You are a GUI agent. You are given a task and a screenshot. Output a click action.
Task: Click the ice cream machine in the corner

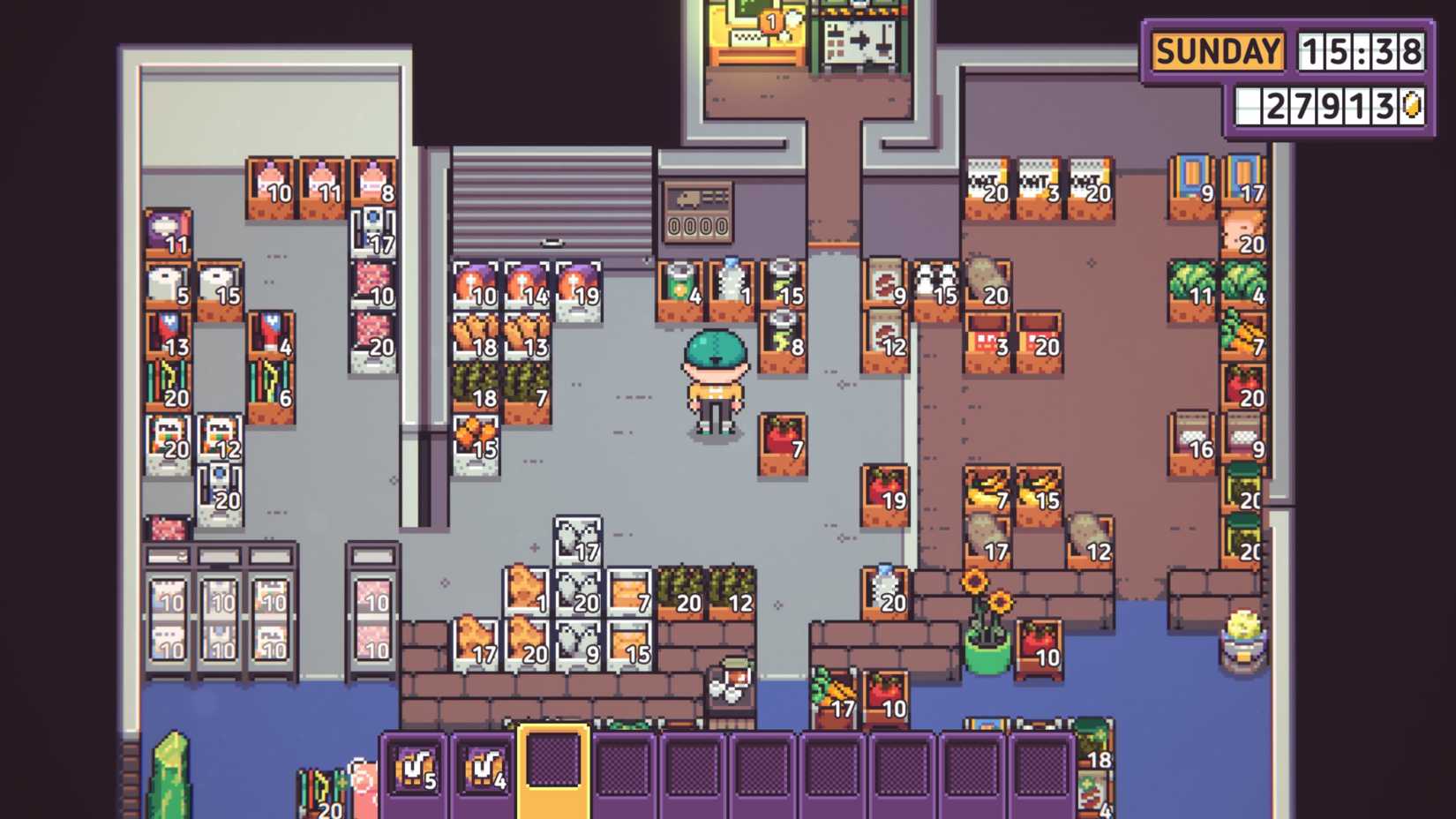(x=1240, y=642)
